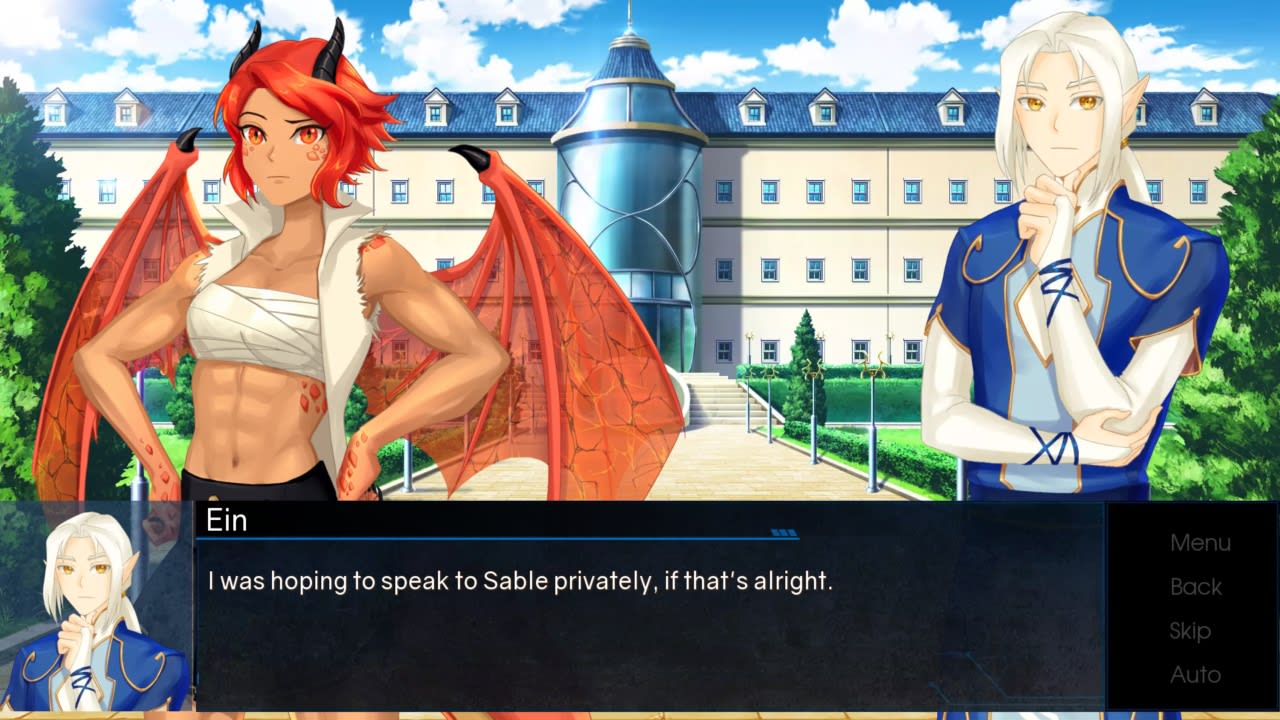Click the speaker name Ein

[227, 522]
